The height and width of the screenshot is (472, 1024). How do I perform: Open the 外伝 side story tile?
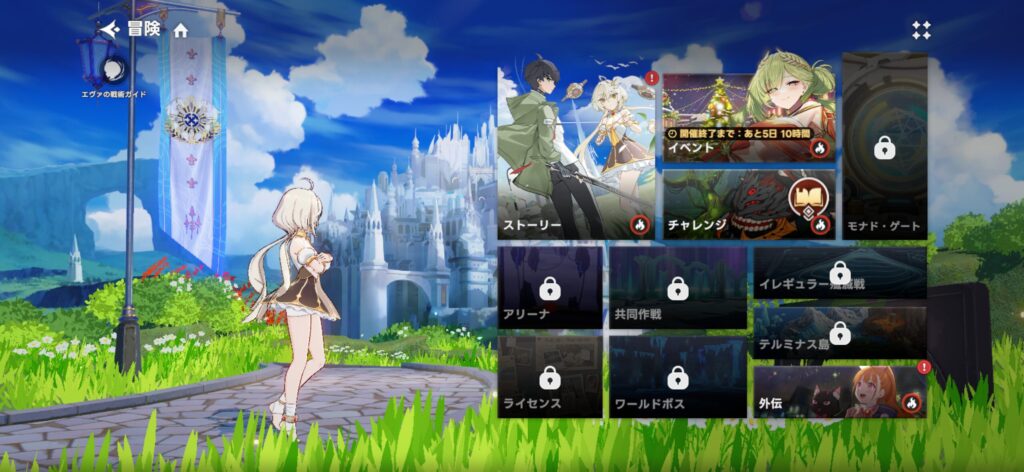[x=840, y=392]
